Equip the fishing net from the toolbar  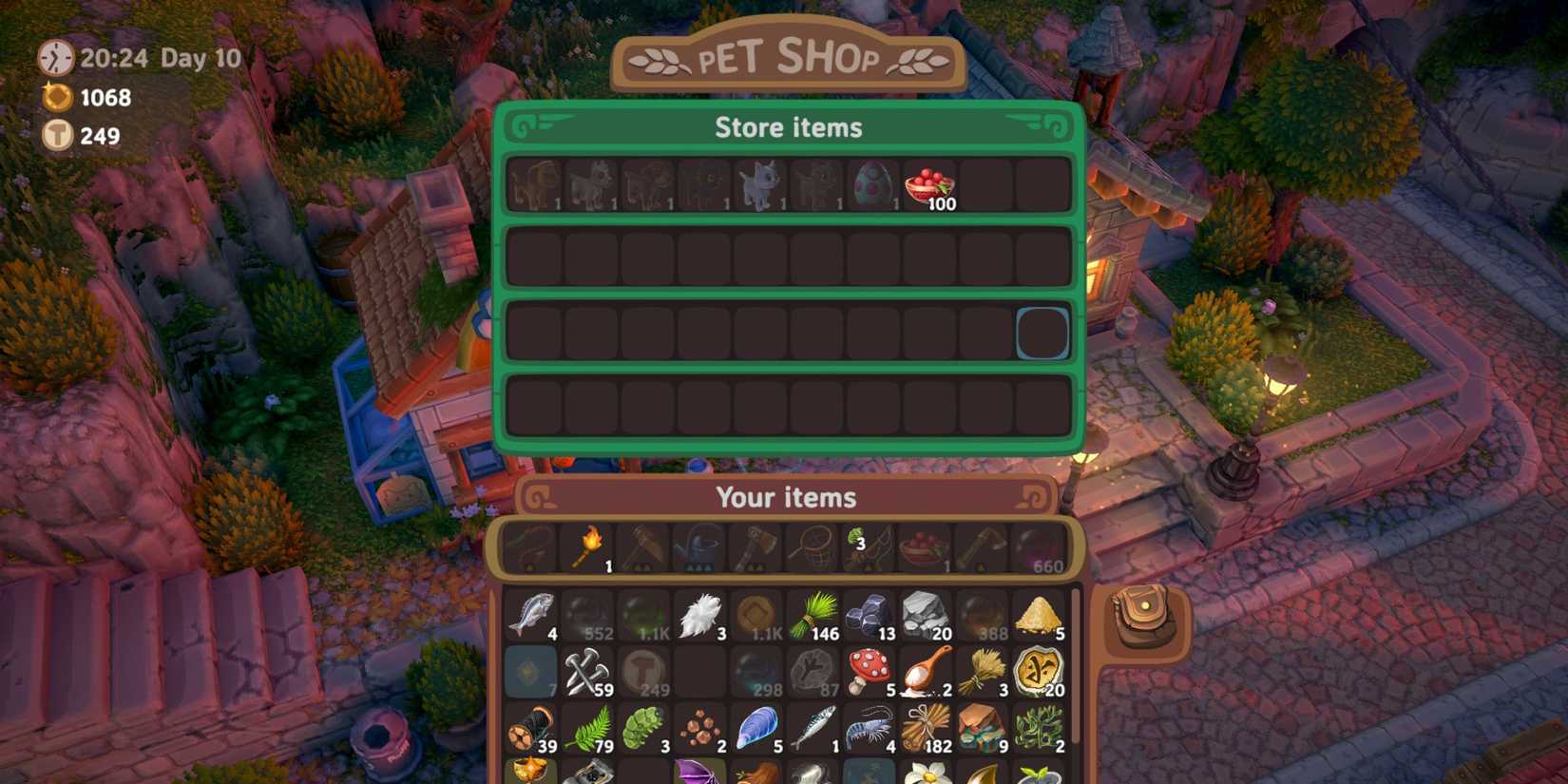pos(813,545)
